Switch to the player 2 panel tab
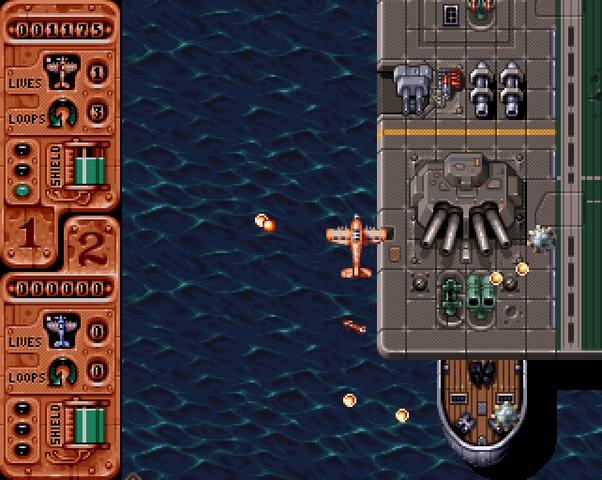The height and width of the screenshot is (480, 602). [91, 242]
